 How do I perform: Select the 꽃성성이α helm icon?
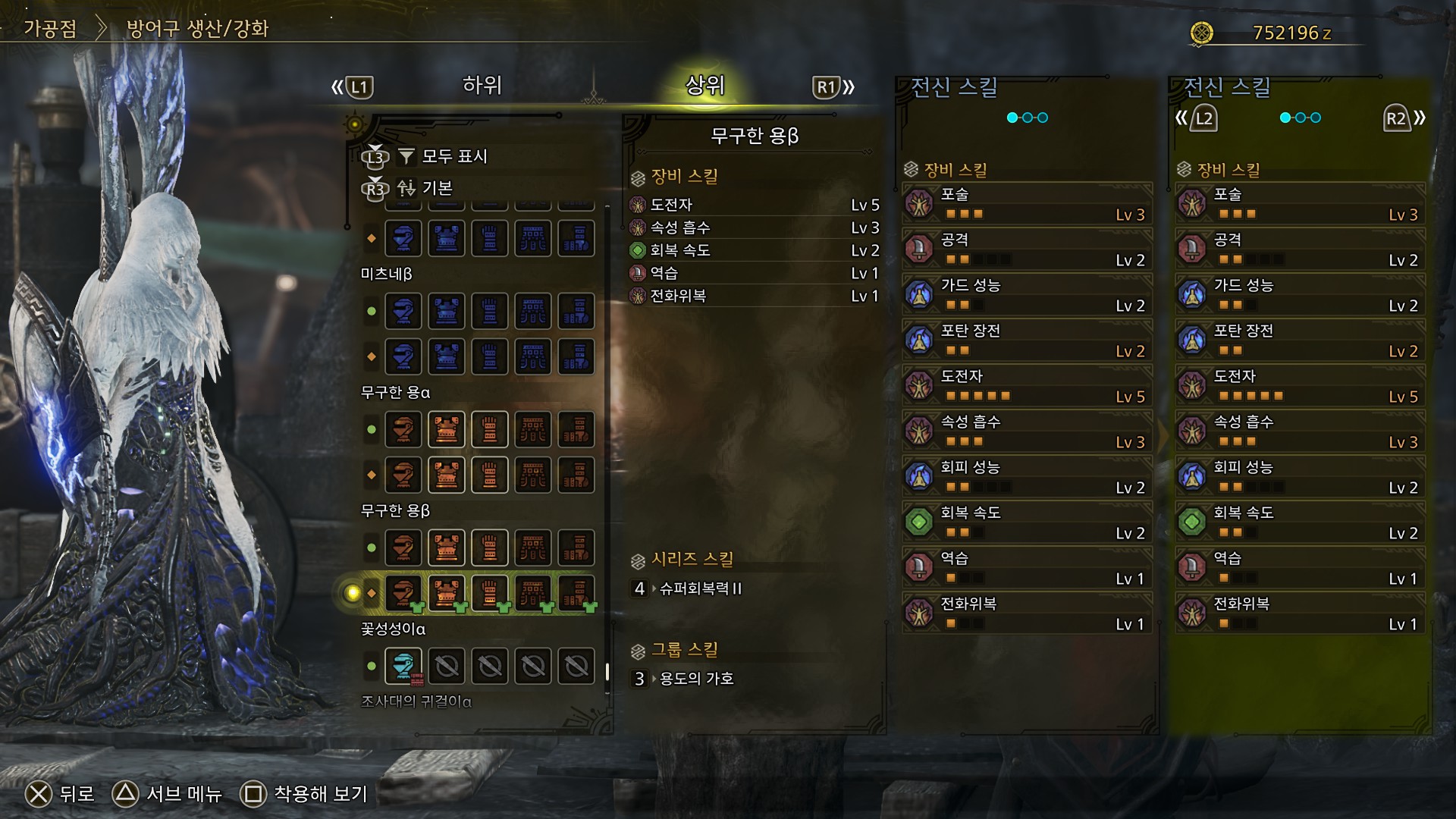pos(403,667)
